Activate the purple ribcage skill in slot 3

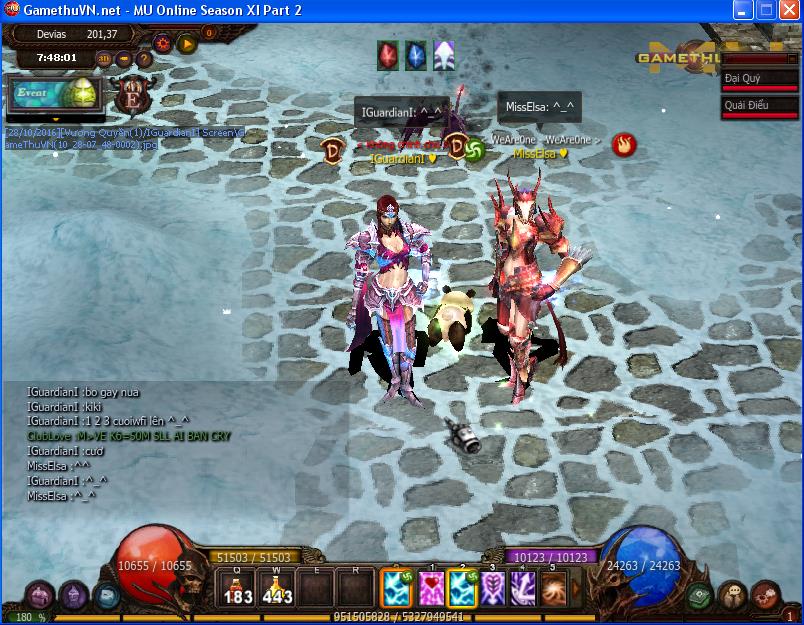pos(493,588)
